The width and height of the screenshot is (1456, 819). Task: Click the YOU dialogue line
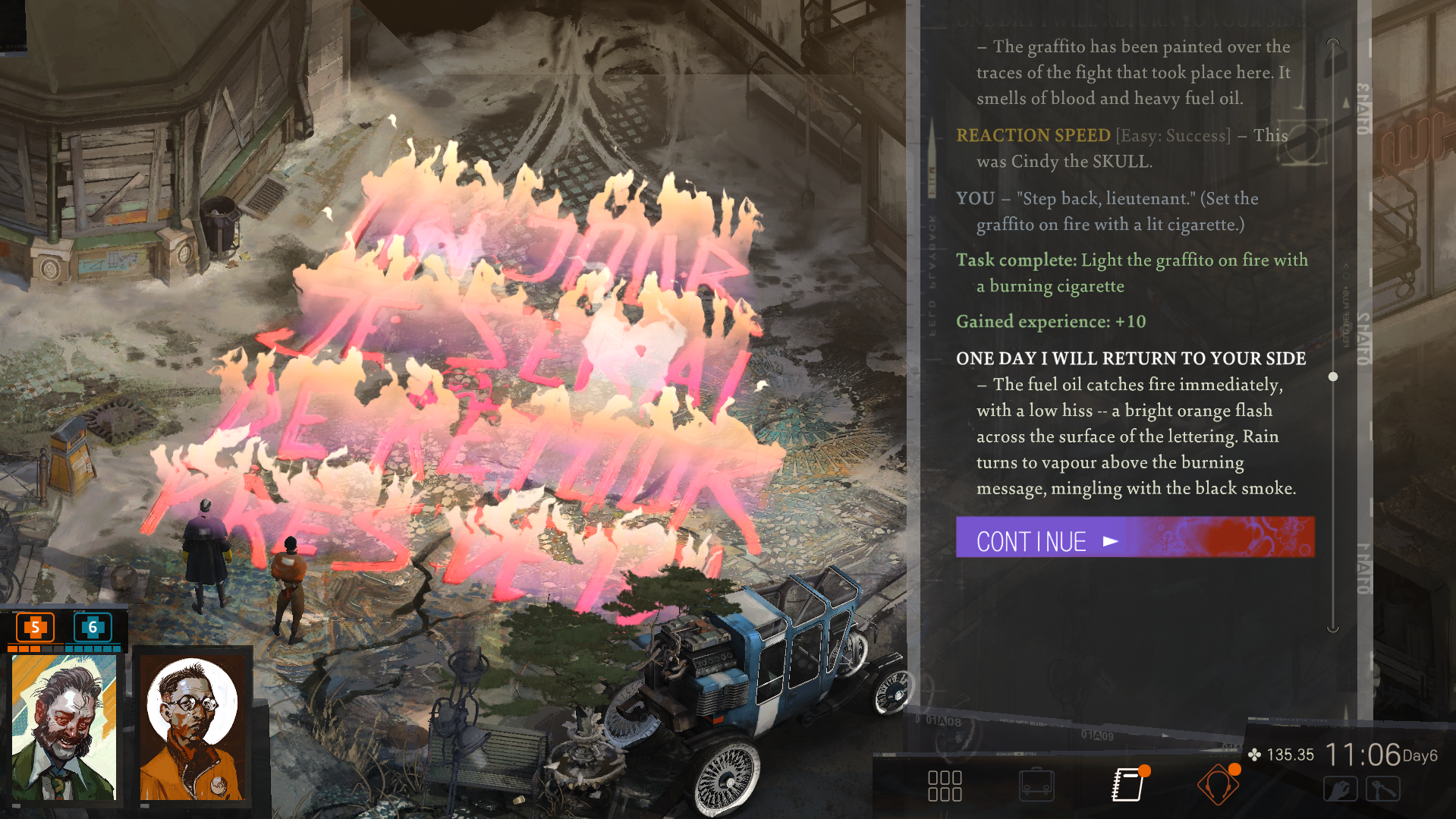click(x=974, y=198)
